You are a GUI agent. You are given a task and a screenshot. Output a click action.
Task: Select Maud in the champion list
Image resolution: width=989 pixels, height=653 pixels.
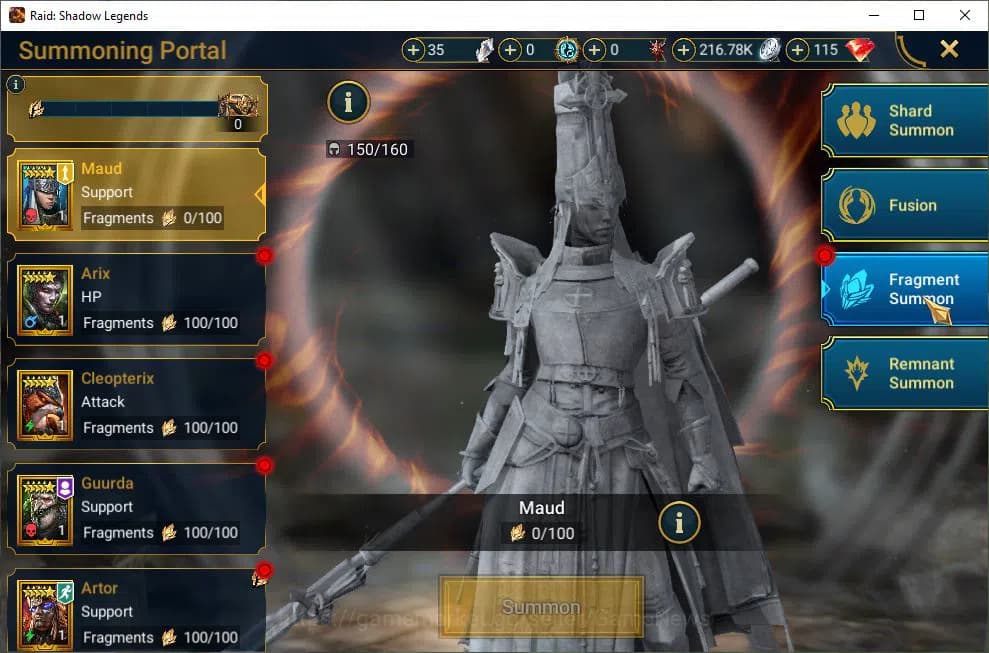point(137,194)
